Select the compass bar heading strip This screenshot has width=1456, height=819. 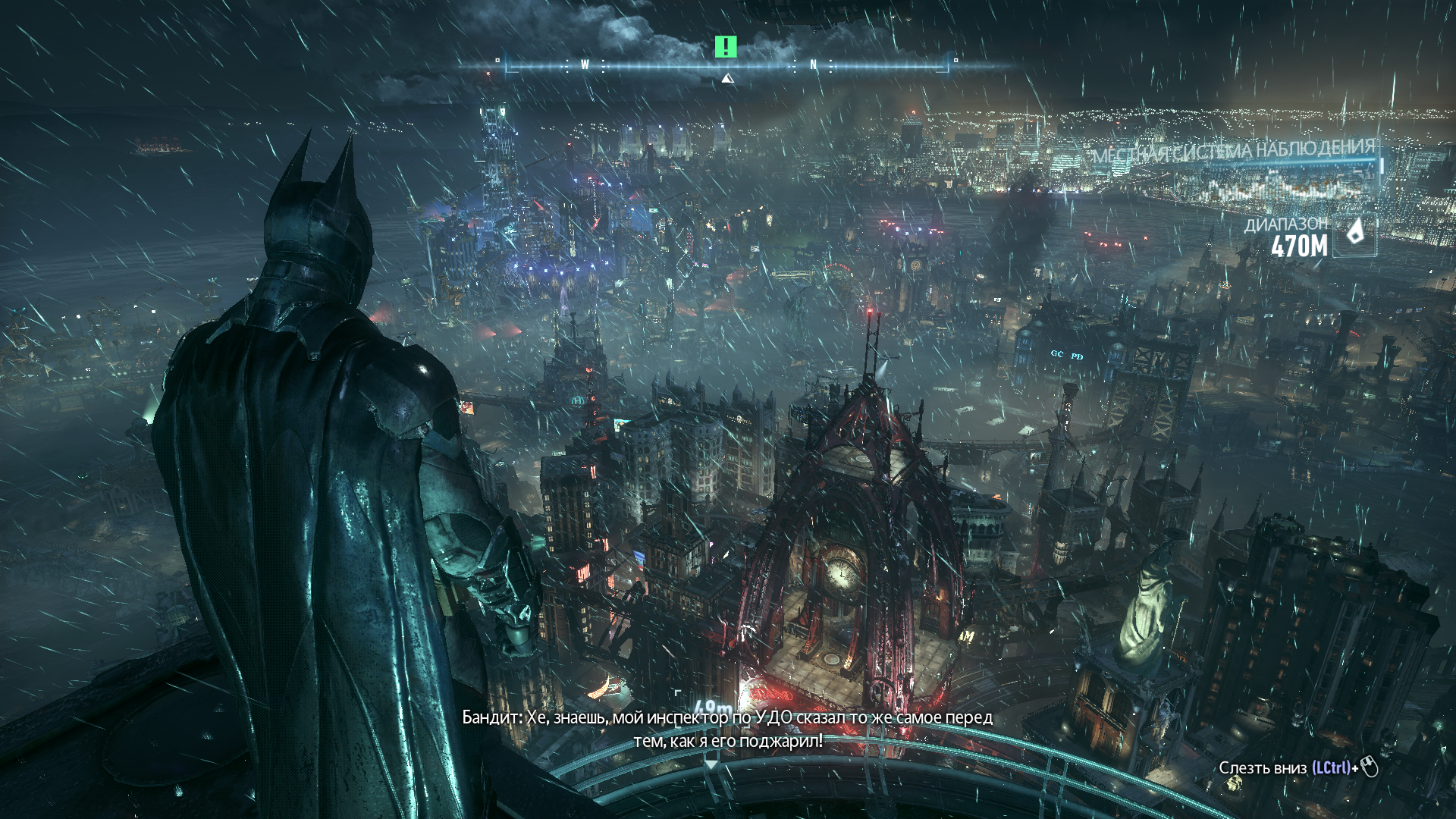[x=726, y=66]
